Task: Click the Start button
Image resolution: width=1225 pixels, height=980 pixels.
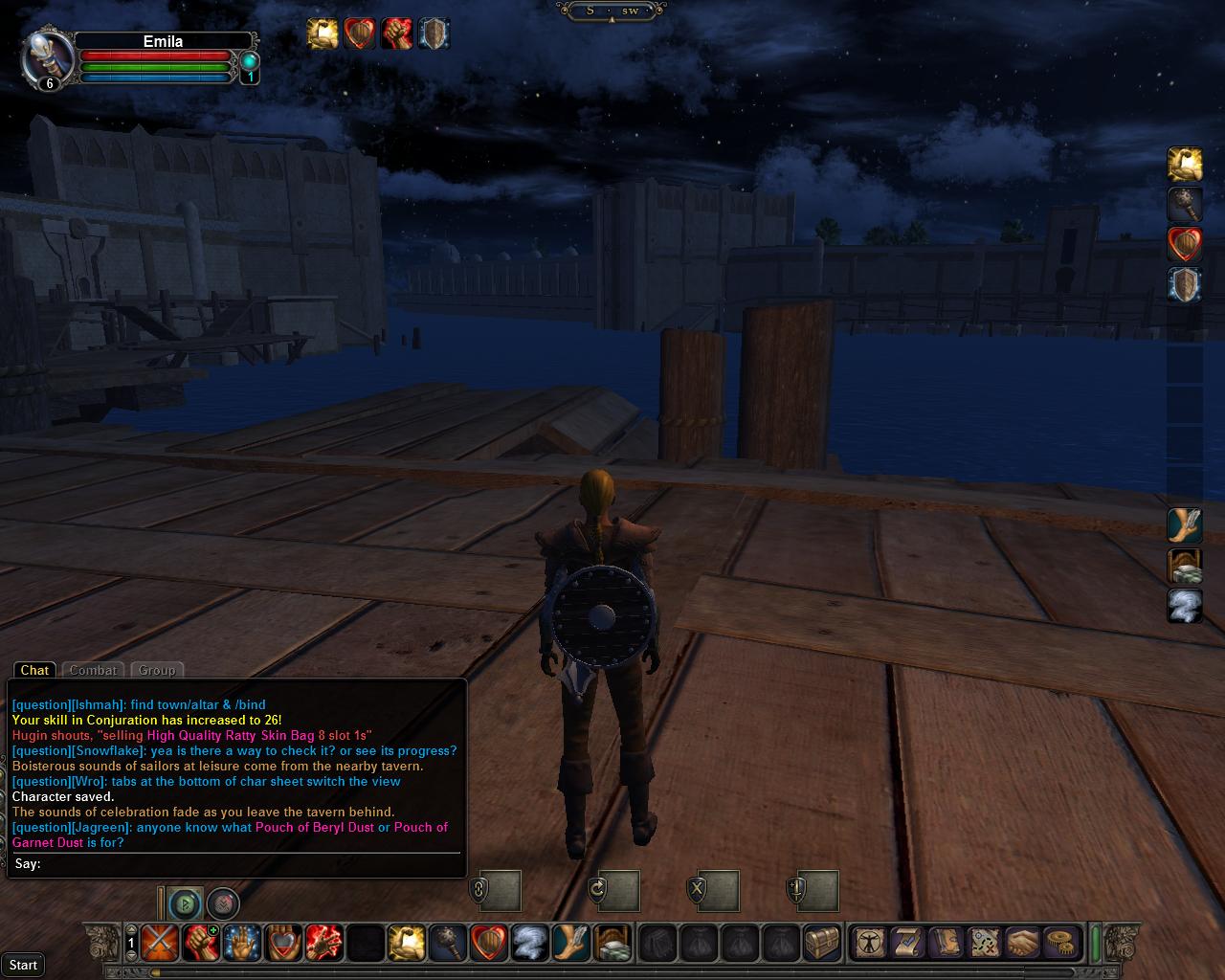Action: (x=23, y=965)
